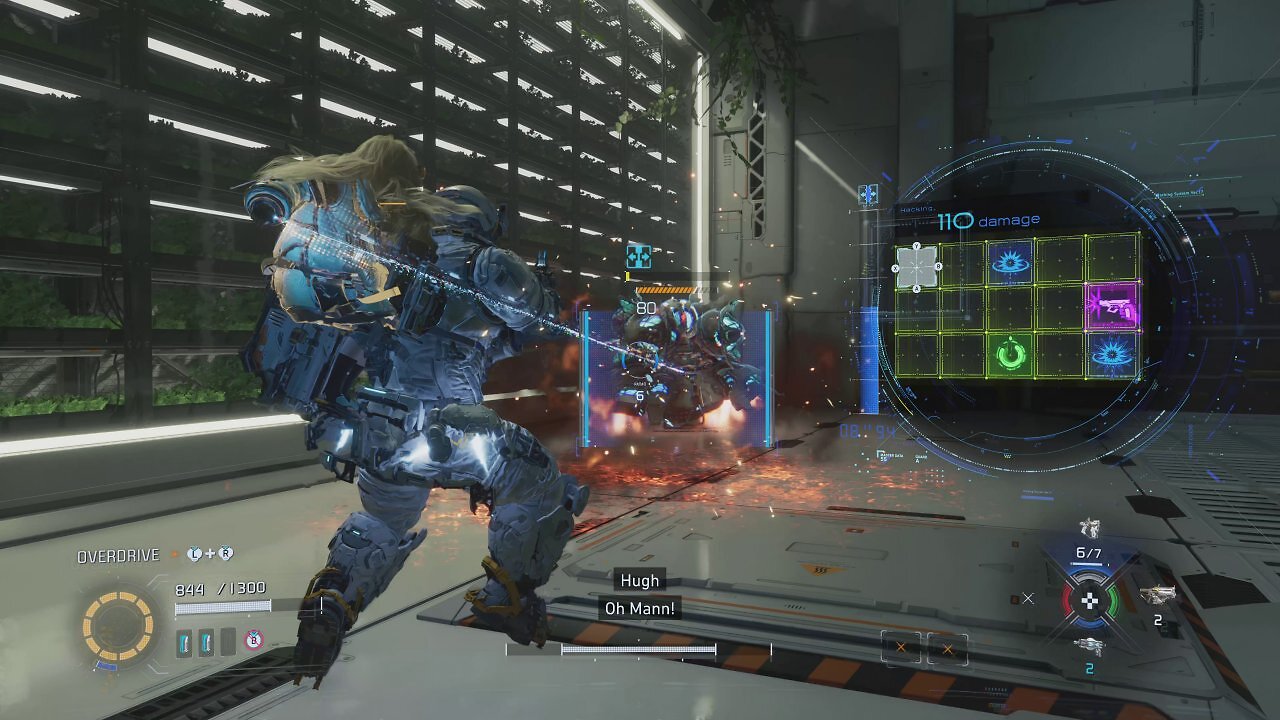Switch to the right-side weapon wheel gun
Viewport: 1280px width, 720px height.
coord(1157,597)
